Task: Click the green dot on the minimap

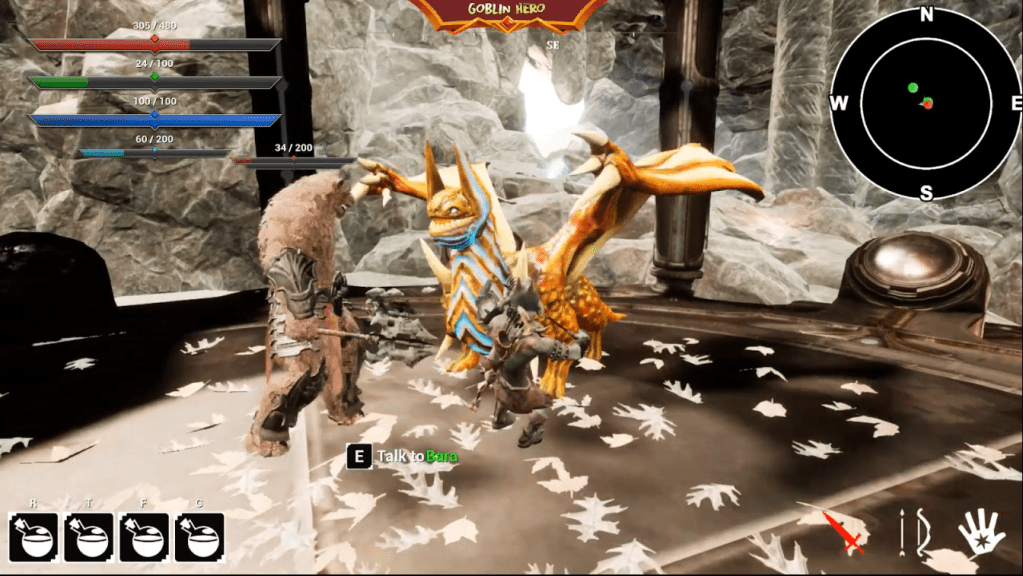Action: click(913, 88)
